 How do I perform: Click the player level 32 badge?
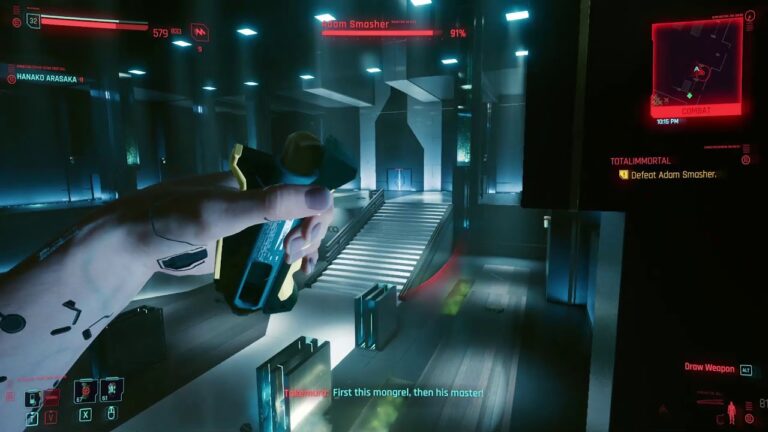(33, 19)
